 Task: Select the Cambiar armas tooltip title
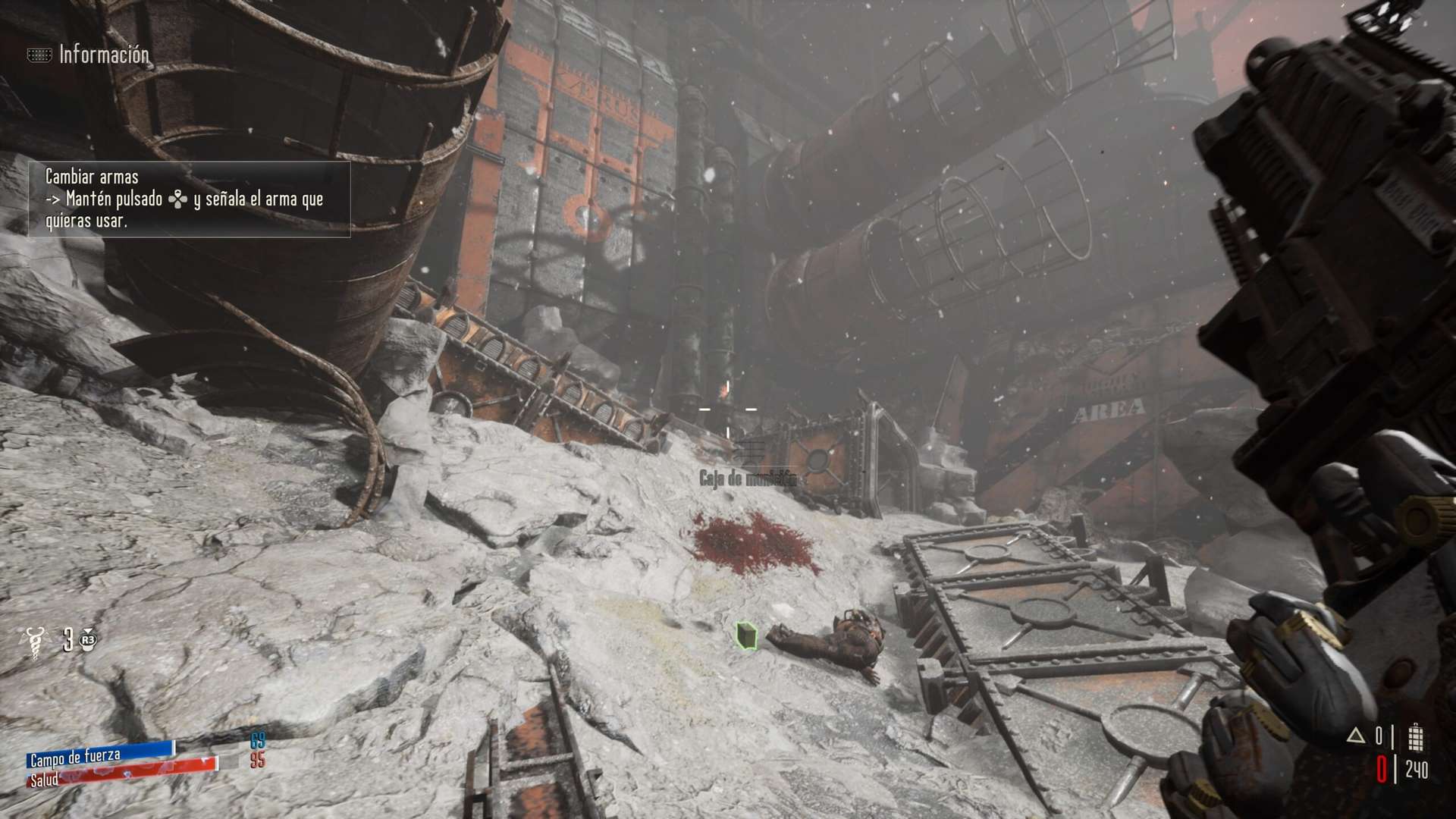tap(91, 179)
